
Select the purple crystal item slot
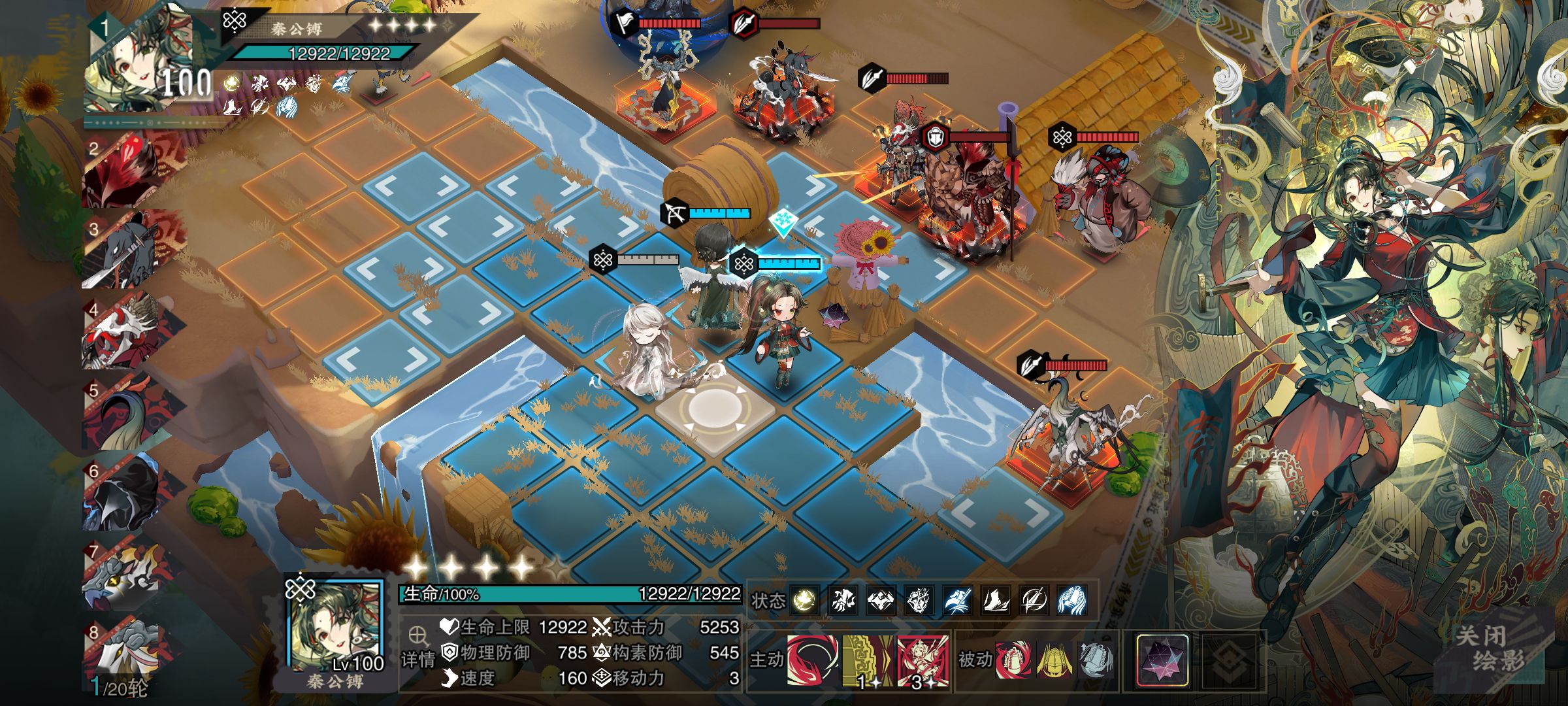[1162, 660]
